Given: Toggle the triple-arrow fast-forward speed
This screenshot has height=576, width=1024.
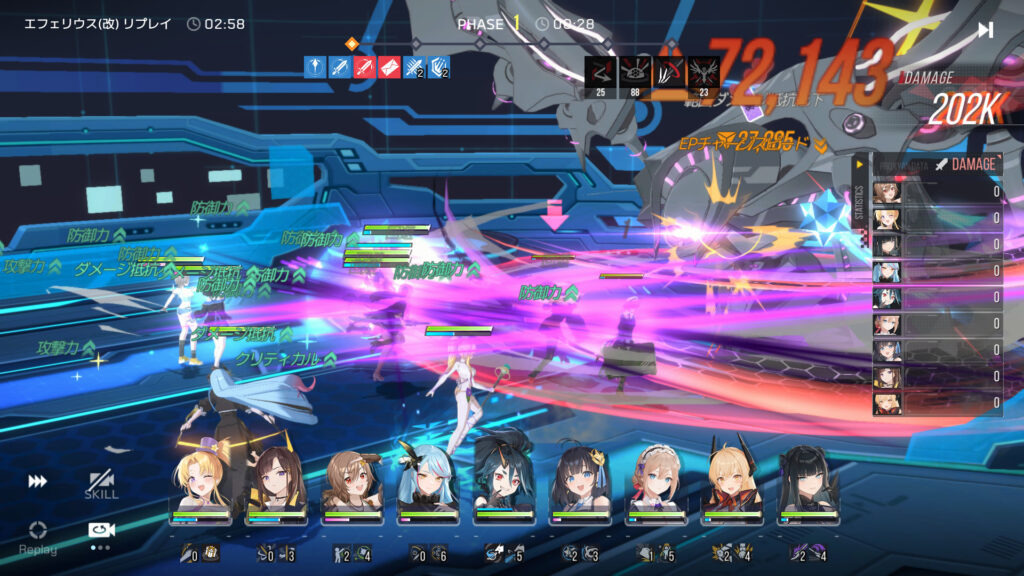Looking at the screenshot, I should point(37,482).
